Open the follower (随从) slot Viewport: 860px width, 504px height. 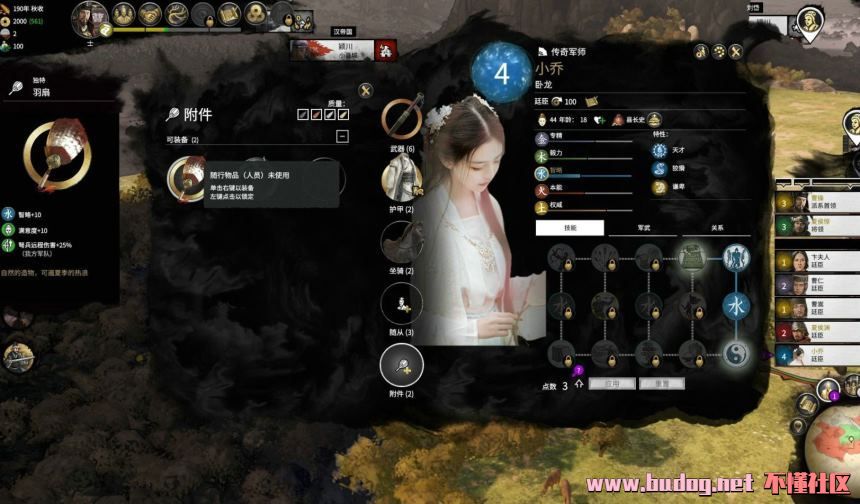pos(402,304)
